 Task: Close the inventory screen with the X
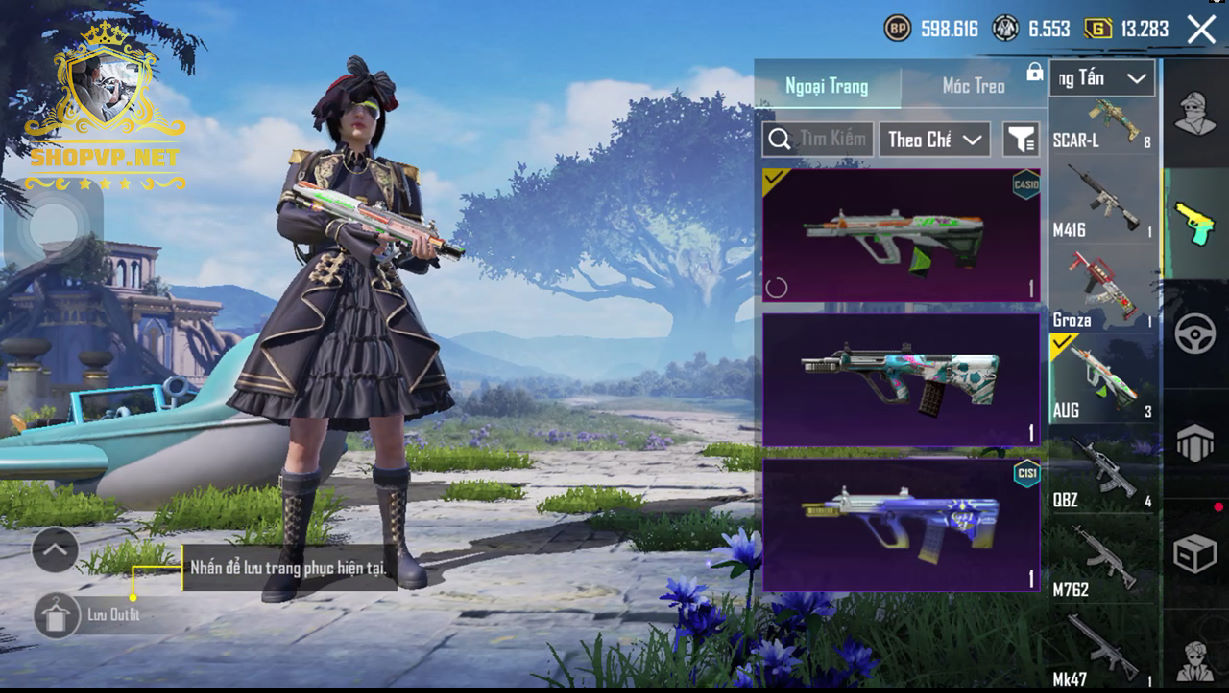1201,29
